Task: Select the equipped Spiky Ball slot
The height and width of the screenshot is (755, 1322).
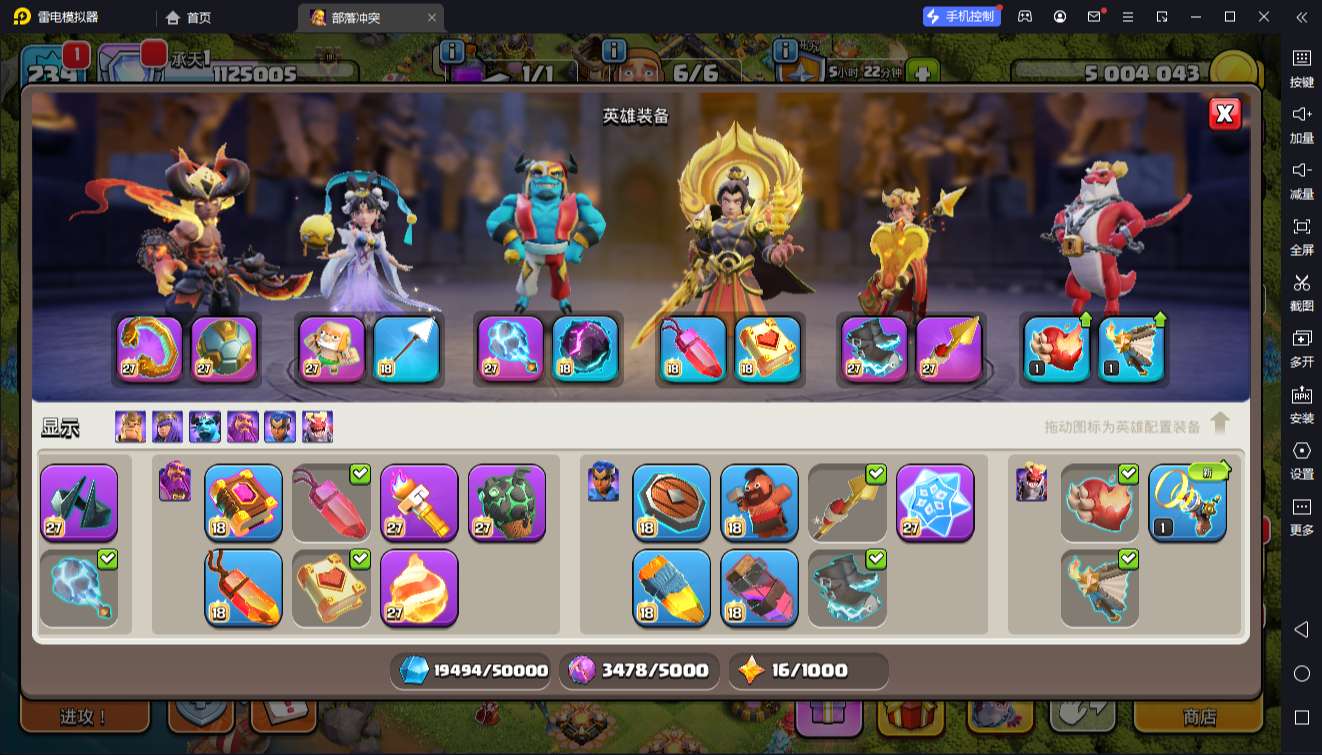Action: [x=224, y=349]
